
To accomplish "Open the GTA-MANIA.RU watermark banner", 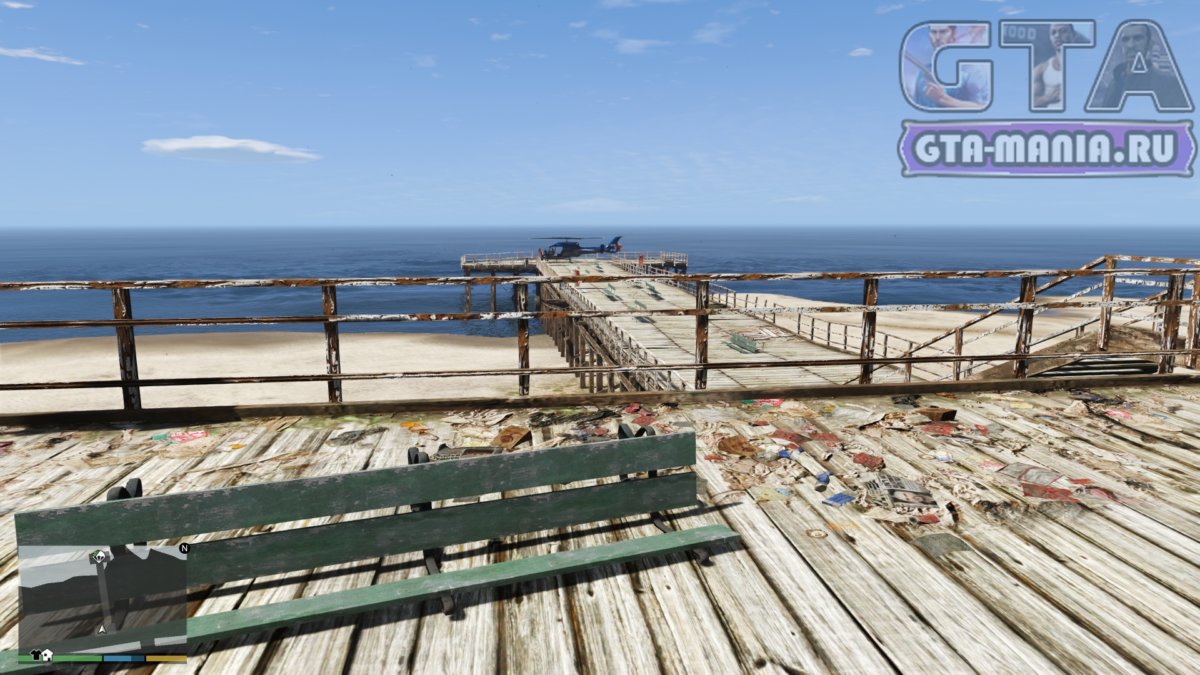I will tap(1046, 149).
